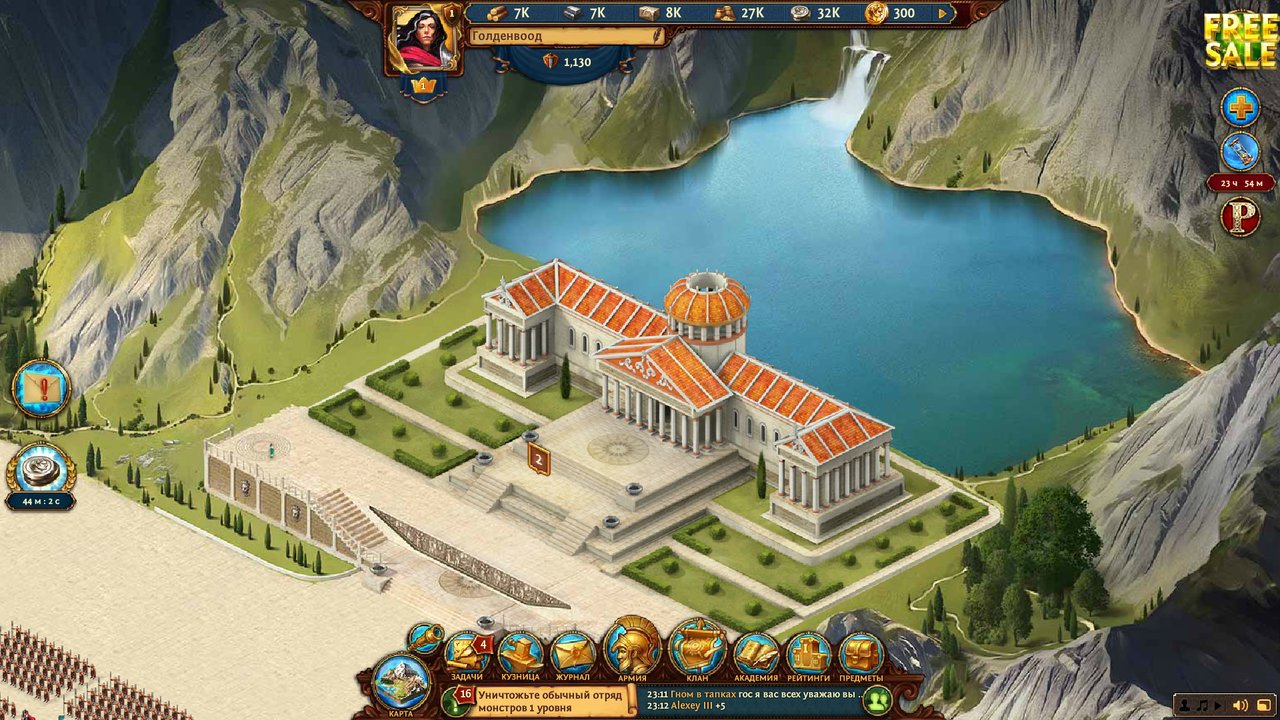1280x720 pixels.
Task: Open the Free Sale offer
Action: (x=1240, y=40)
